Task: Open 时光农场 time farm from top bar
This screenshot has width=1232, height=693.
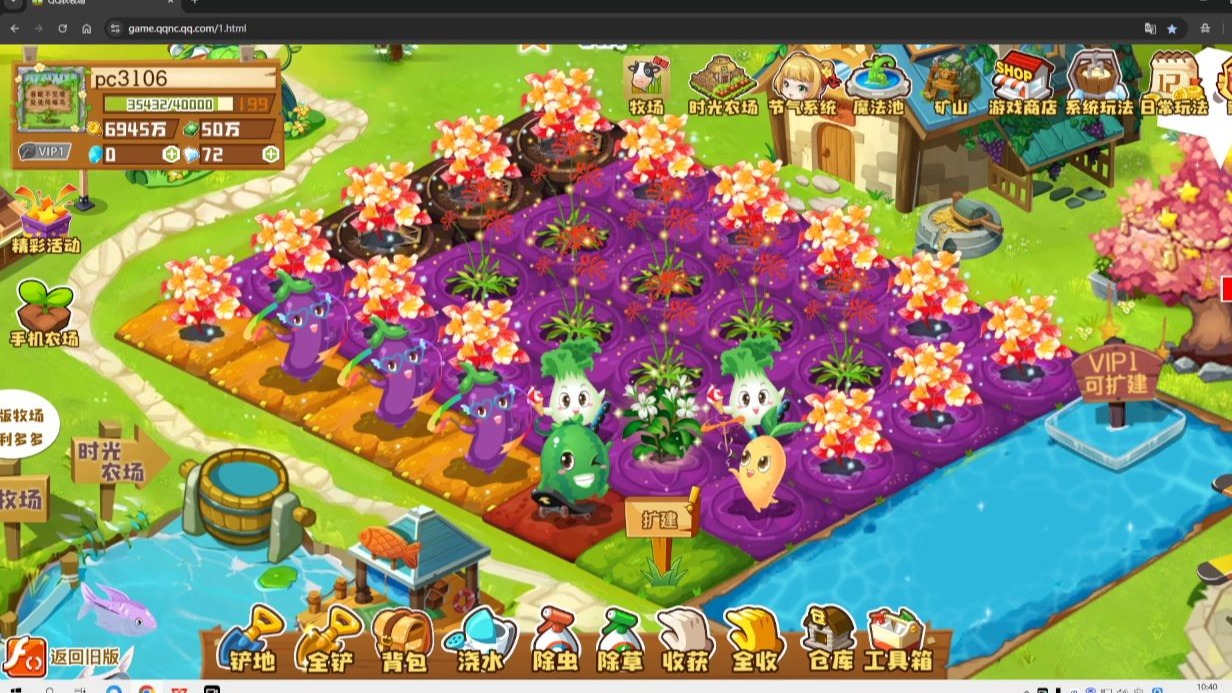Action: (722, 84)
